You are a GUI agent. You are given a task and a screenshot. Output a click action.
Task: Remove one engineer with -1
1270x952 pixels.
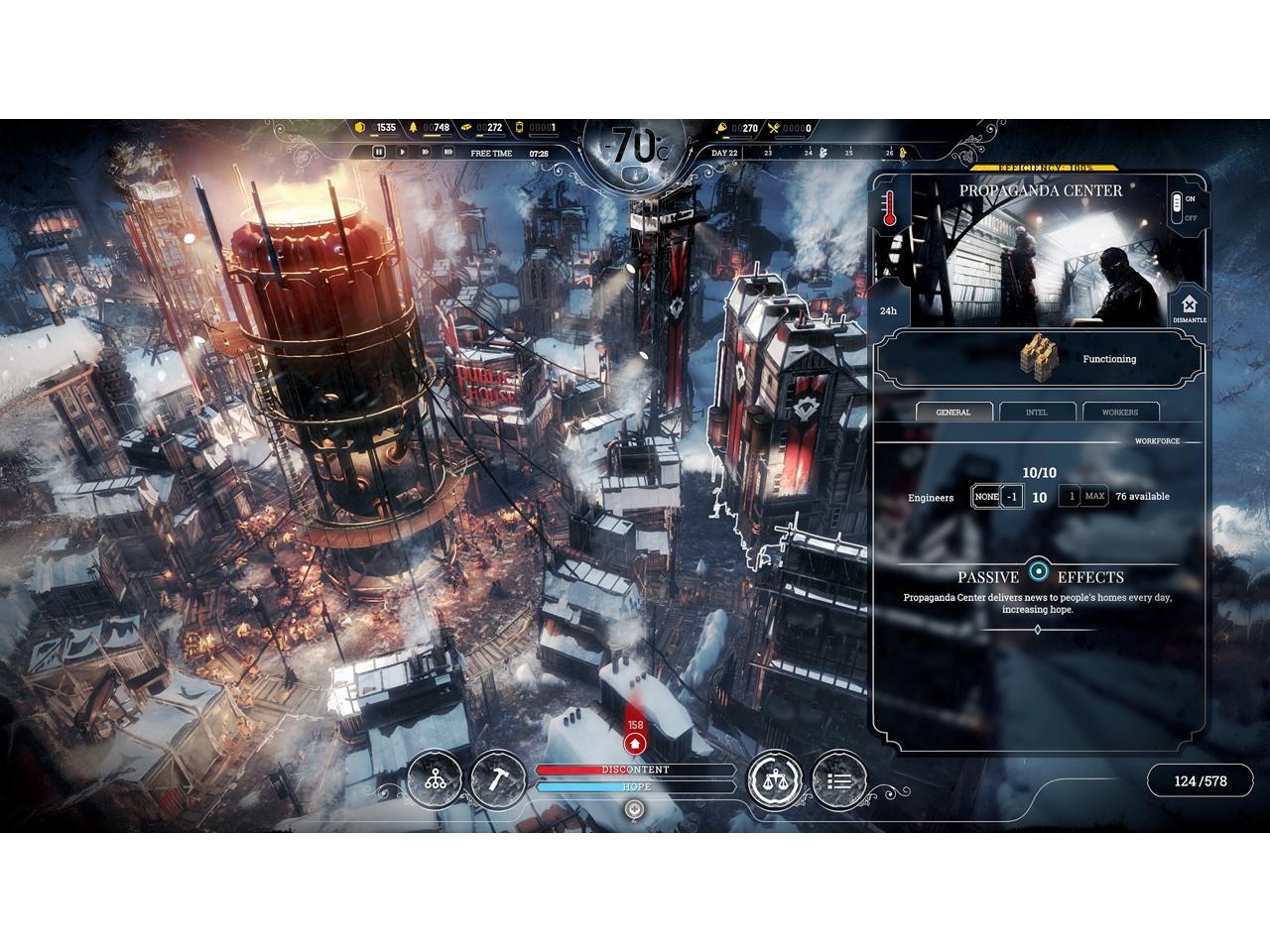1011,497
